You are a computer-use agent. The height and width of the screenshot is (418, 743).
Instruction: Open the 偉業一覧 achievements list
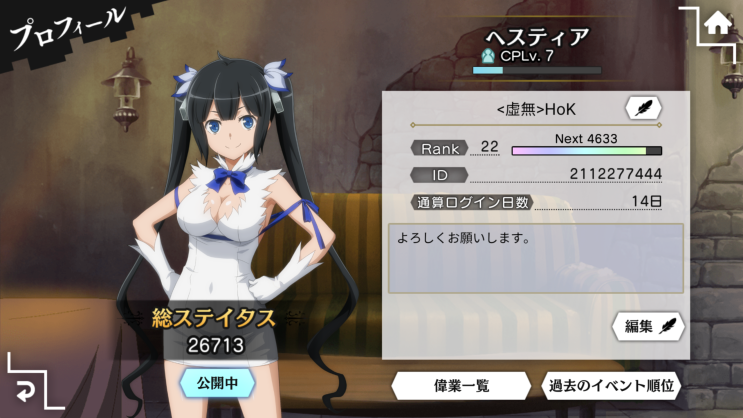pos(460,385)
